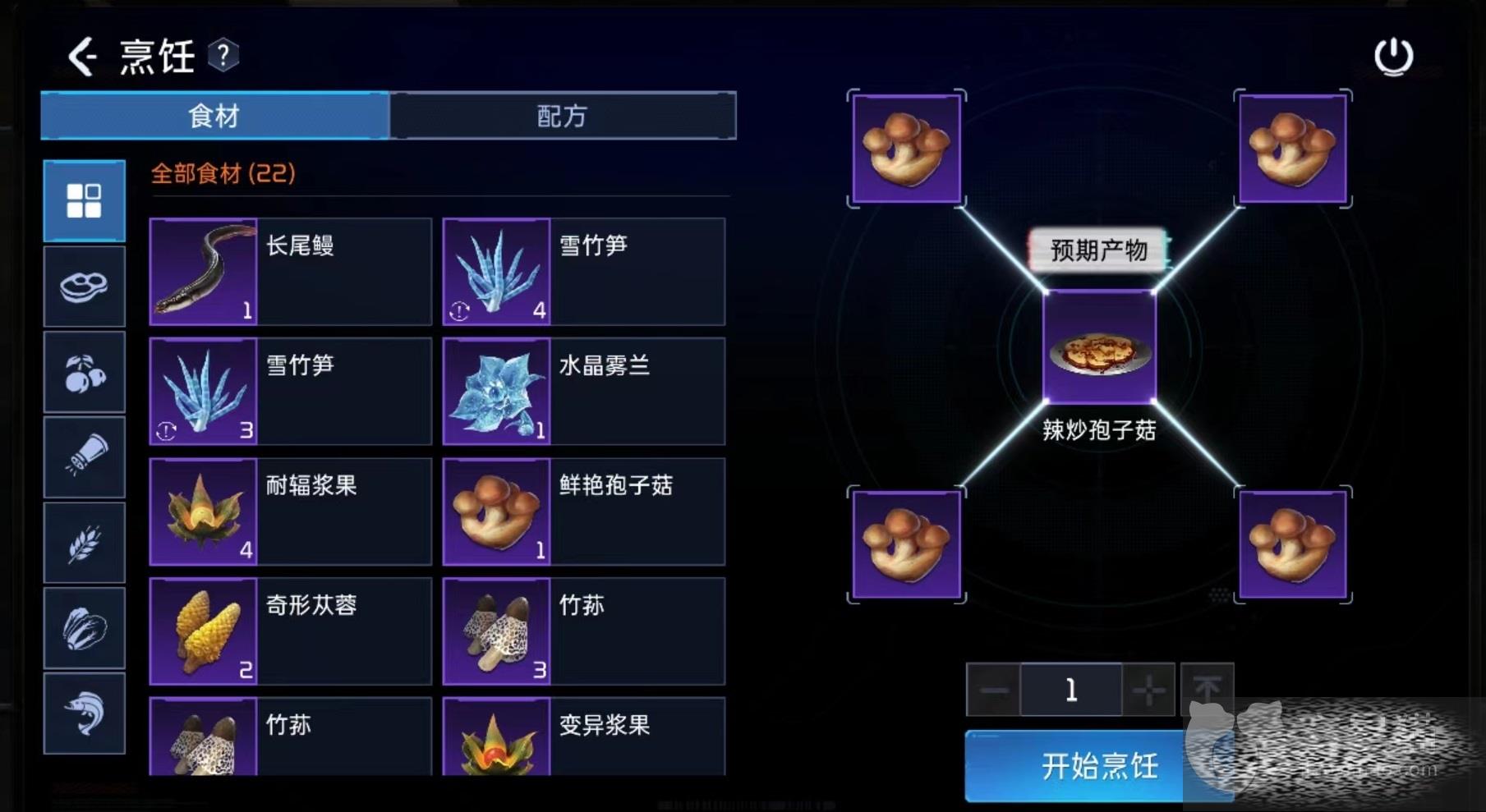Screen dimensions: 1486x812
Task: Add 鲜艳孢子菇 from the ingredient list
Action: [583, 512]
